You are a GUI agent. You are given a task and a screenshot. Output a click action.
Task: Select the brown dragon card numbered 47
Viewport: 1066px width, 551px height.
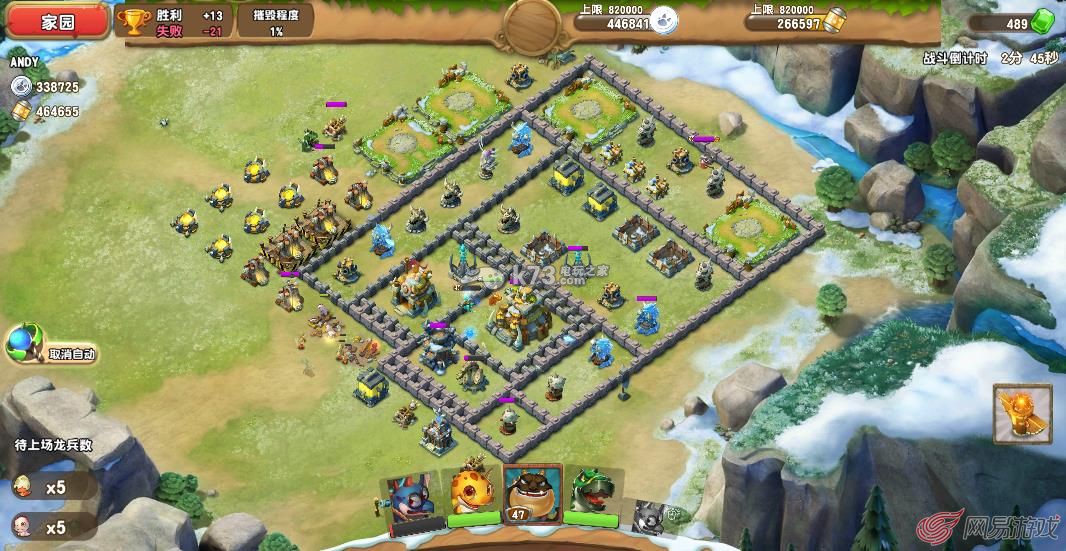tap(533, 494)
